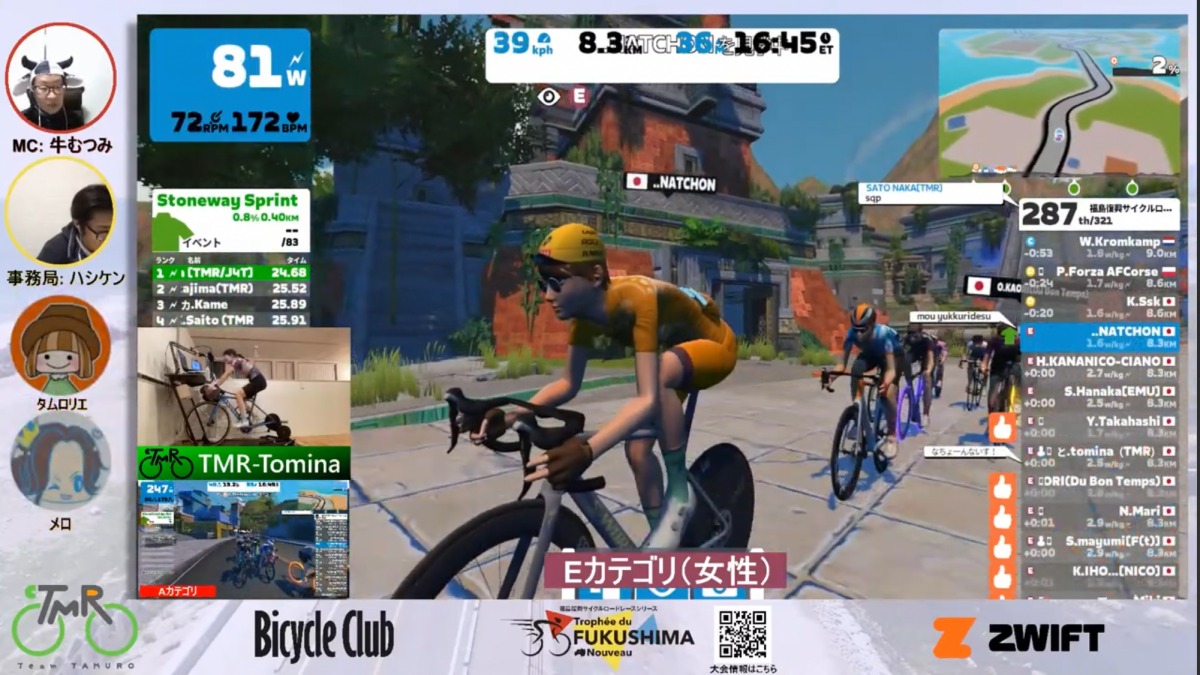Give Ride On thumbs-up beside N.Mari
This screenshot has height=675, width=1200.
tap(1002, 517)
